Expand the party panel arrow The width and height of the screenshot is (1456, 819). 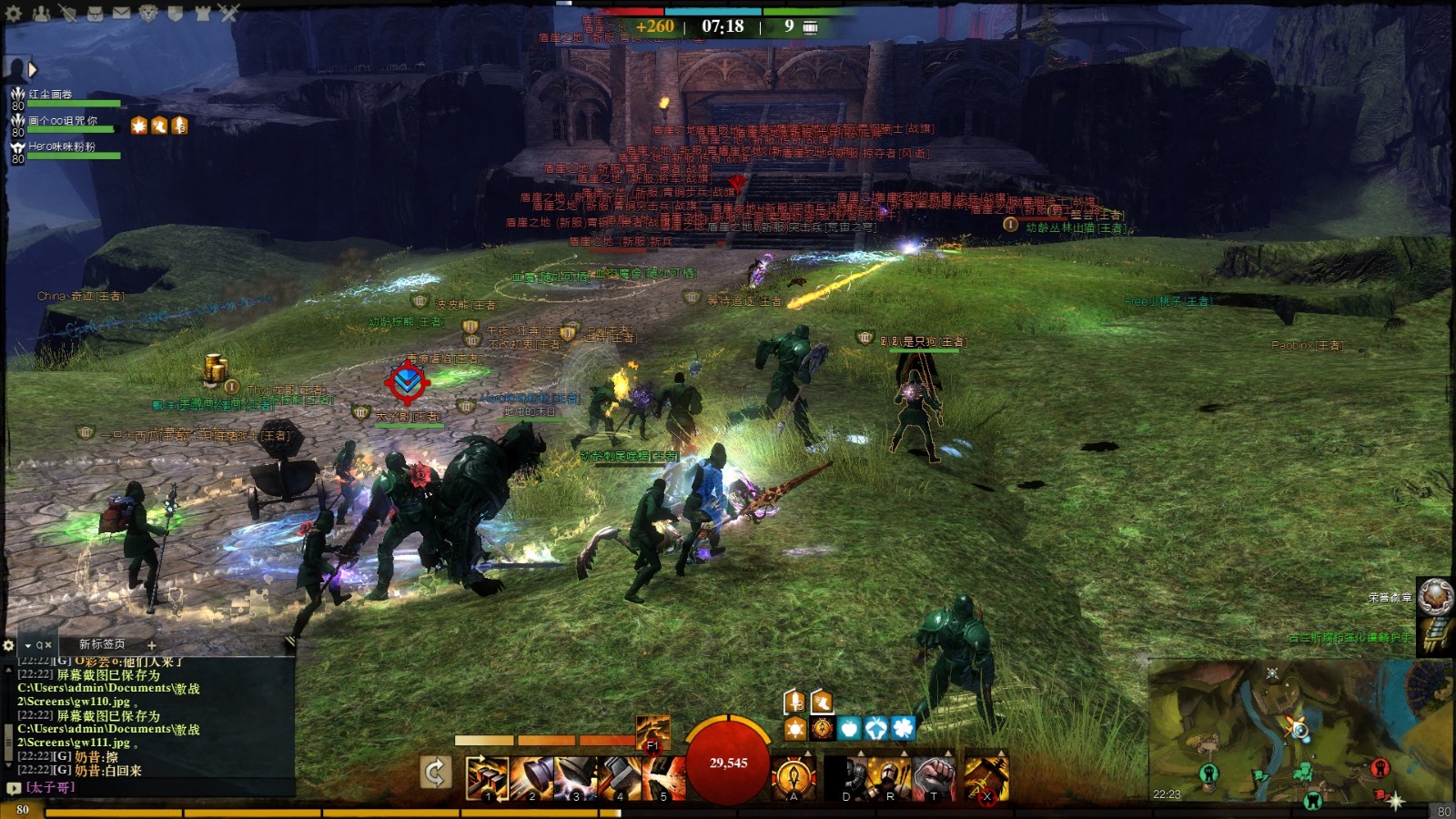click(x=33, y=69)
